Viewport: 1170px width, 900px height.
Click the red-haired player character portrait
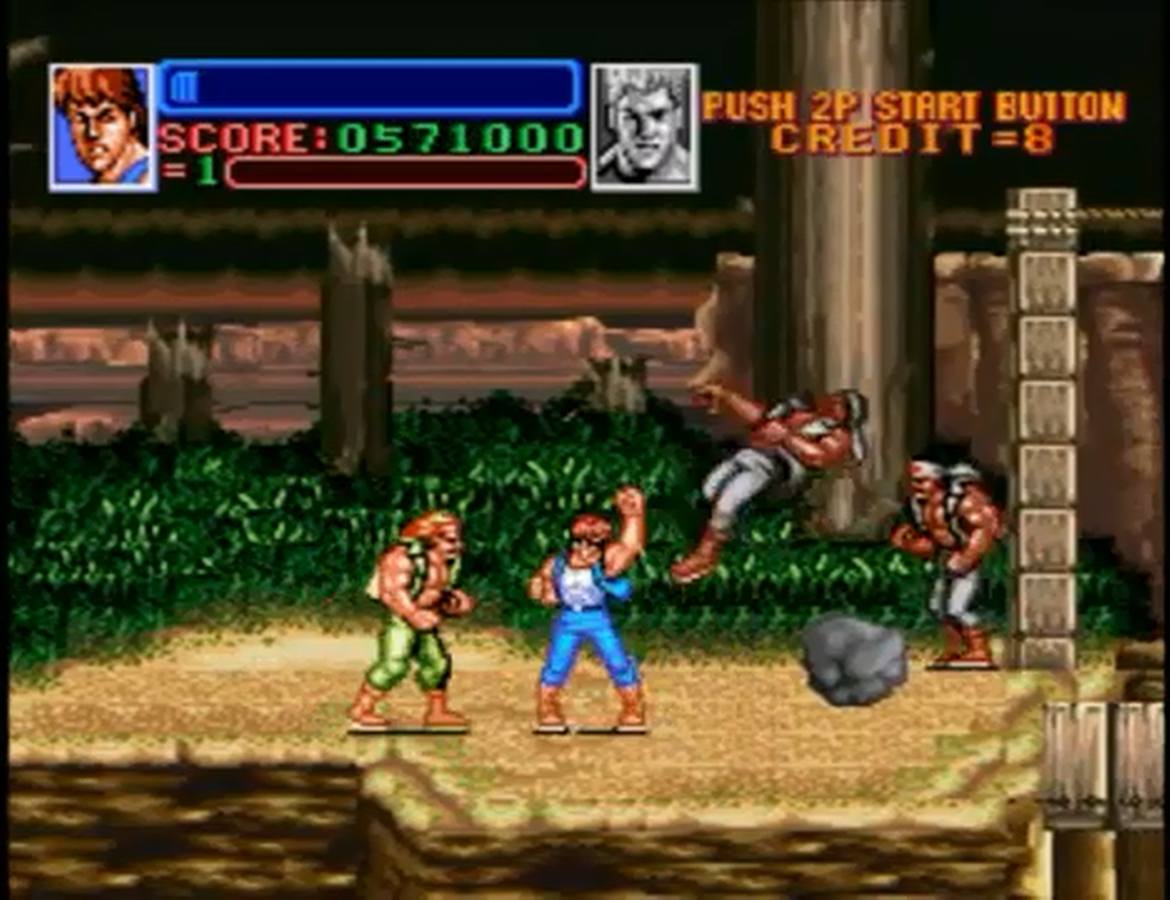point(102,127)
